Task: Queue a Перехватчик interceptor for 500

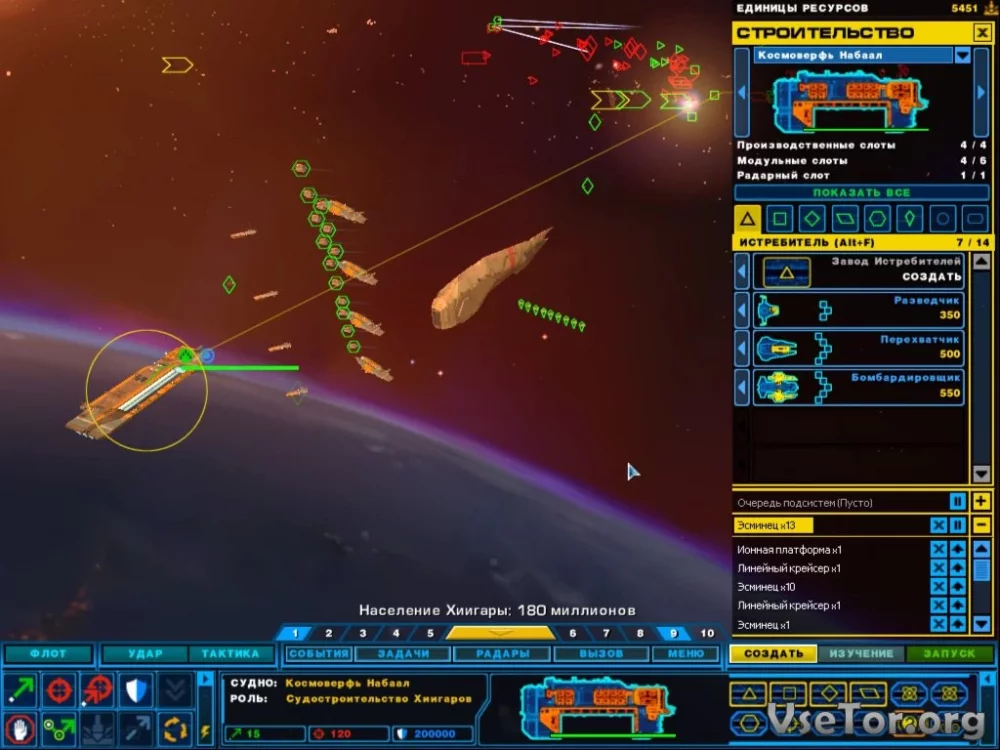Action: [x=858, y=347]
